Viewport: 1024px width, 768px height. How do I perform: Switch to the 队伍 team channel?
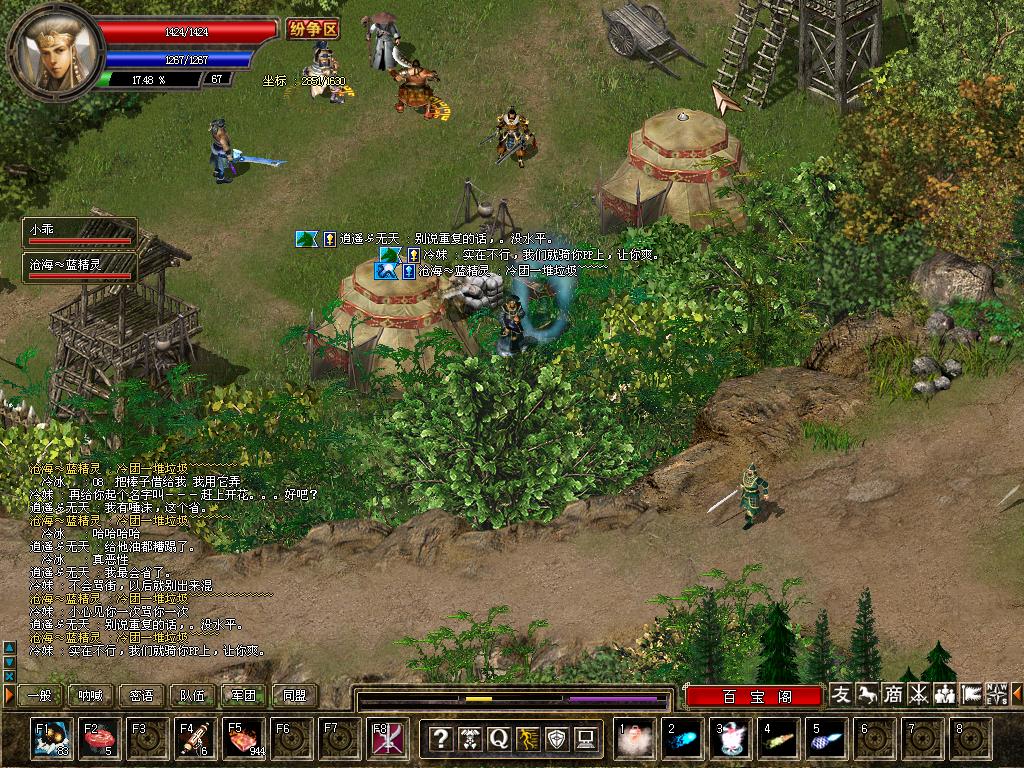[x=193, y=695]
